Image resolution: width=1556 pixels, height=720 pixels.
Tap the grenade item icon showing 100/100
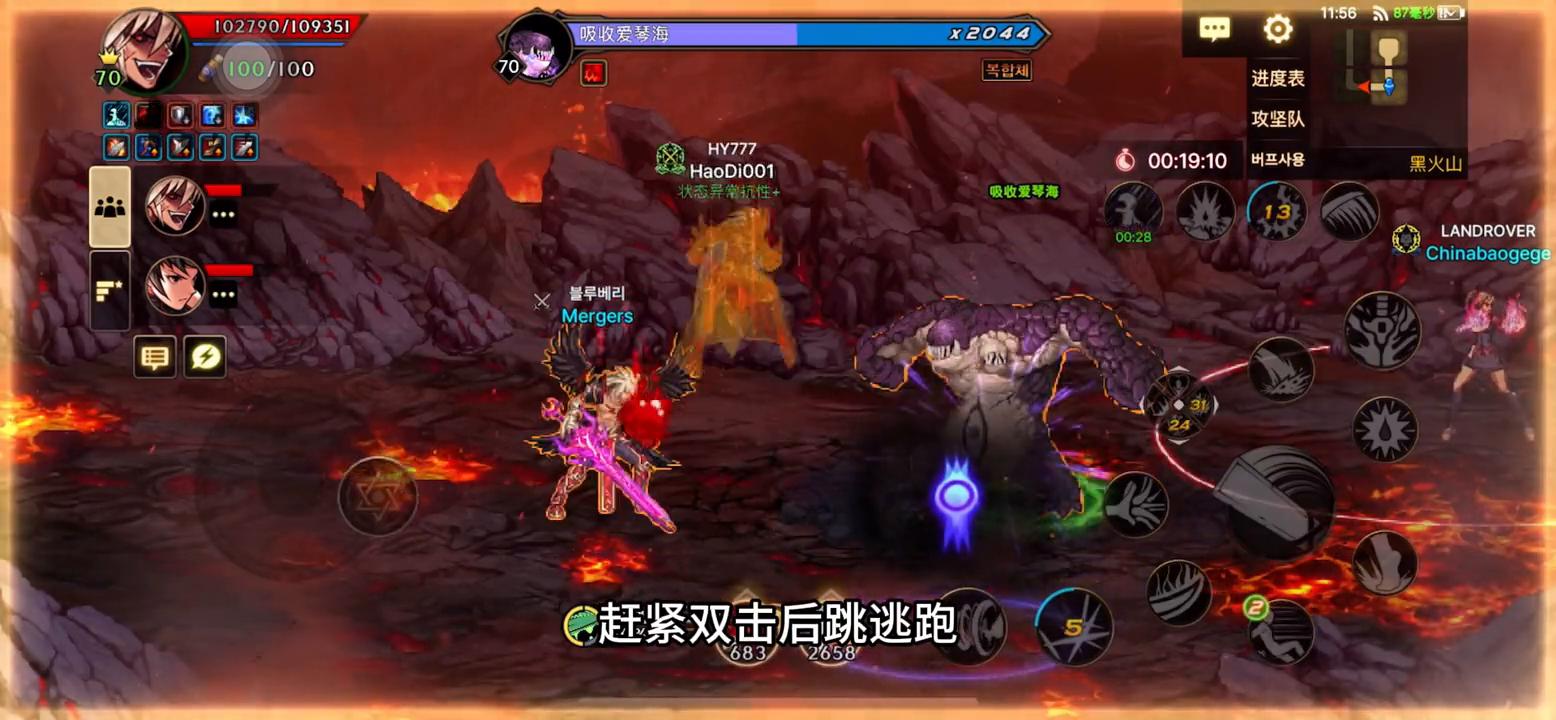click(247, 70)
